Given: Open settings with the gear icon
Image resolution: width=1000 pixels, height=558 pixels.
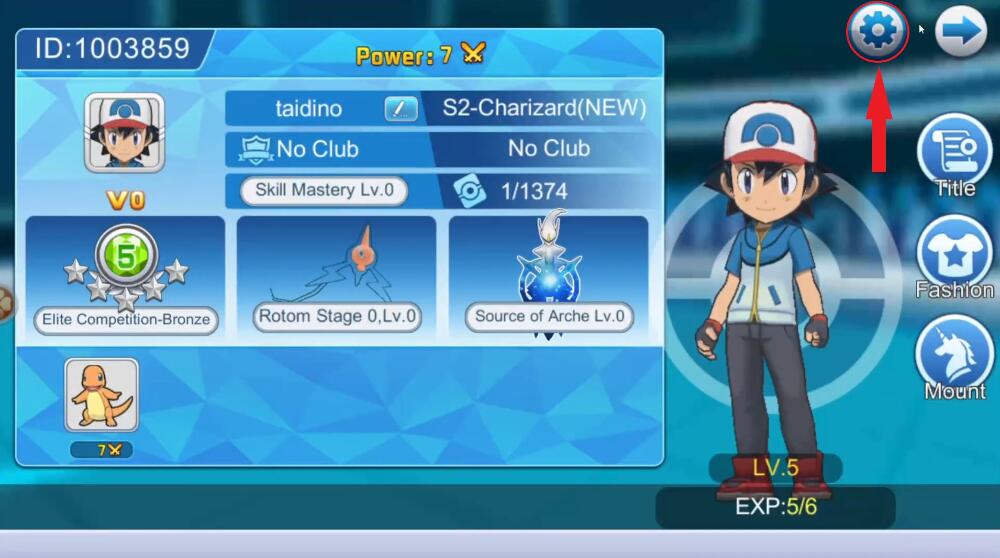Looking at the screenshot, I should [877, 32].
